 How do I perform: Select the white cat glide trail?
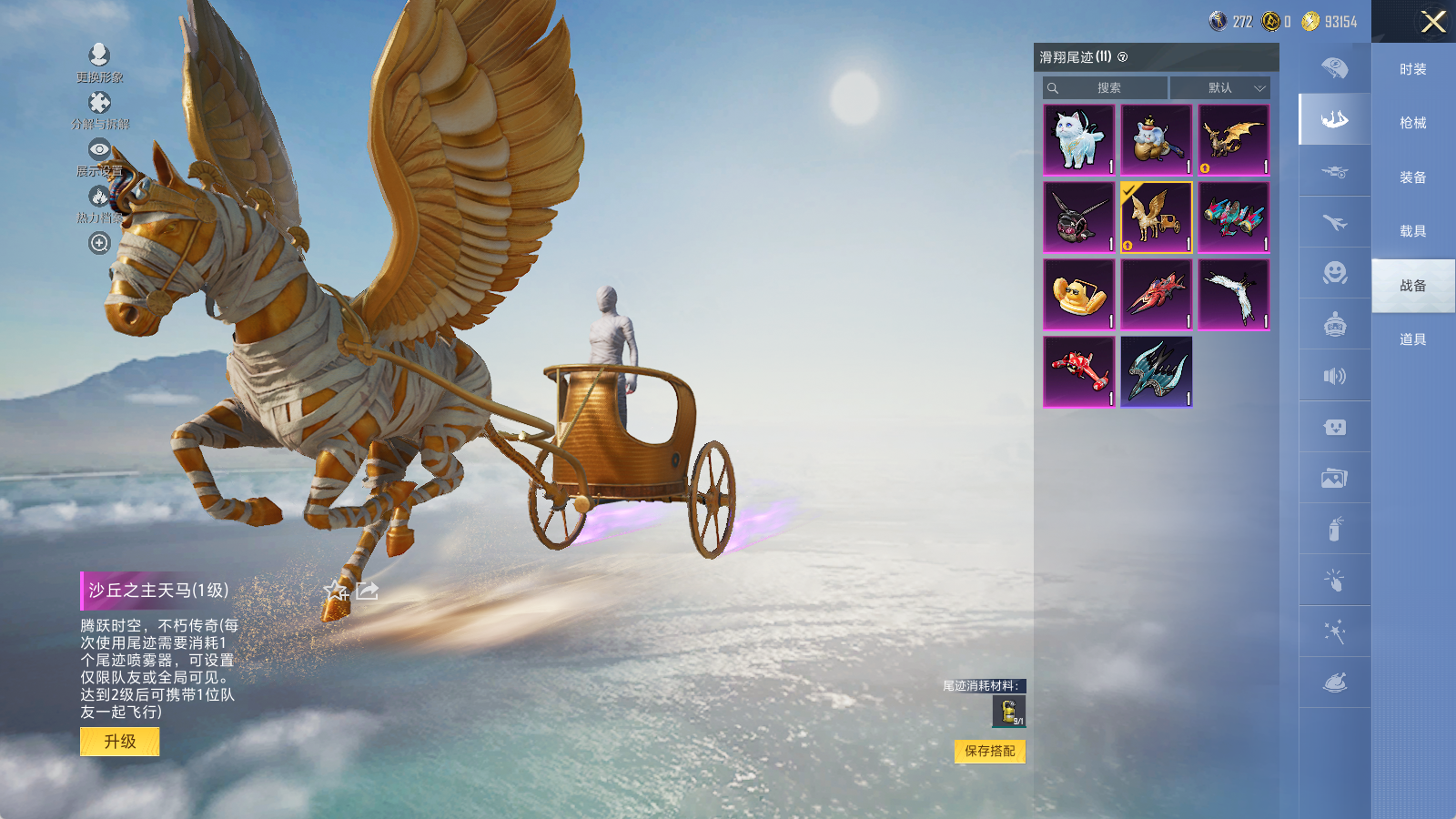click(x=1078, y=139)
